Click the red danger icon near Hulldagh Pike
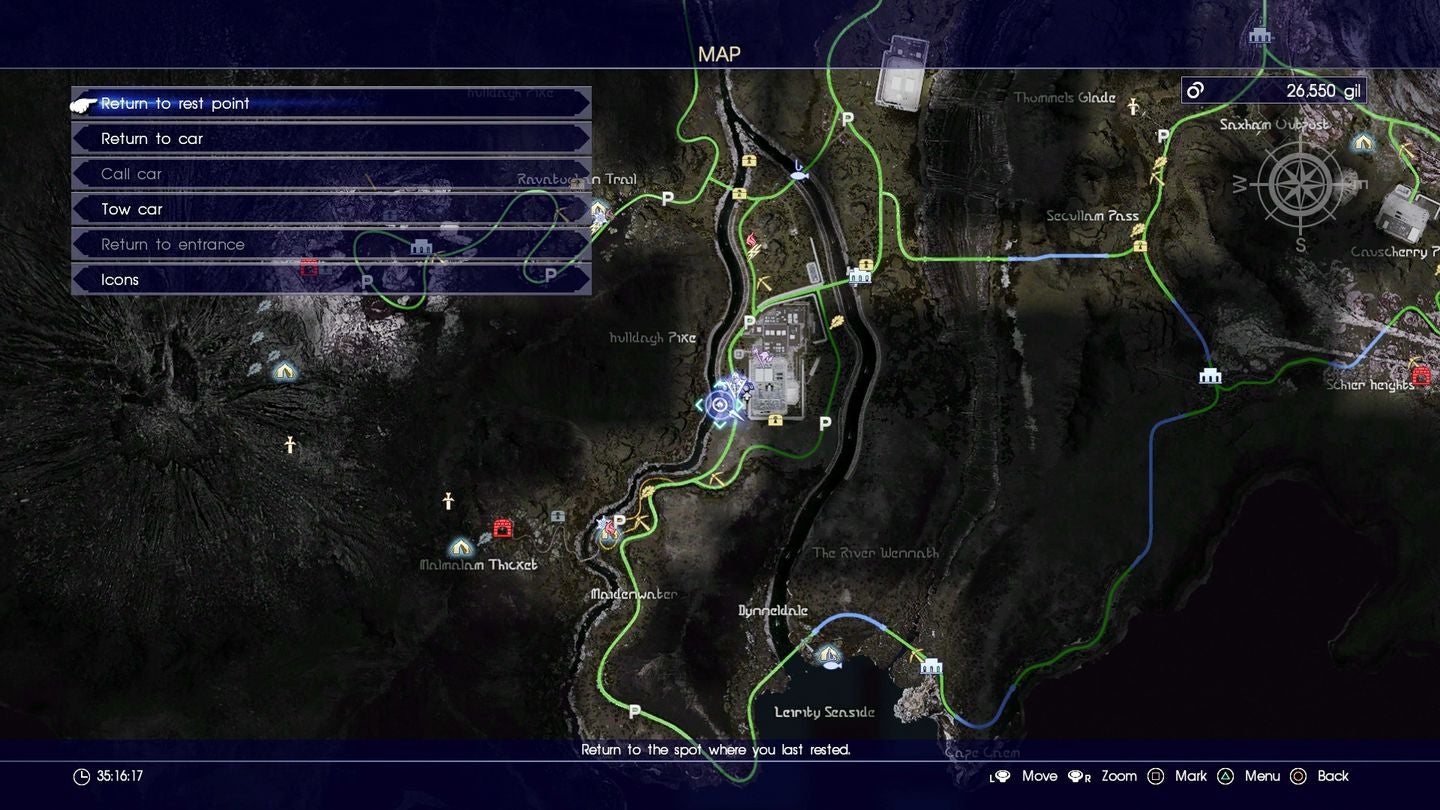This screenshot has width=1440, height=810. 750,240
